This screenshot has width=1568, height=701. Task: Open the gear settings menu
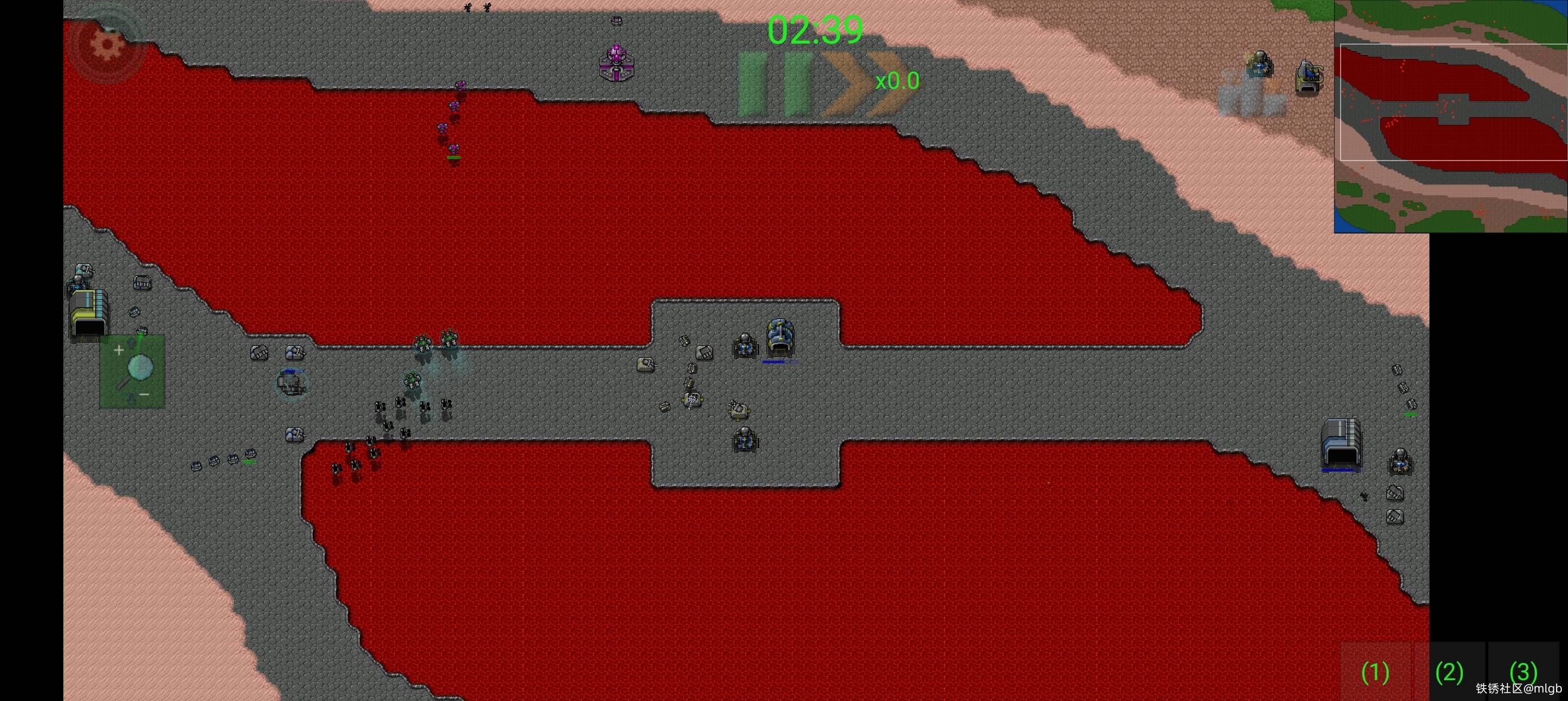pyautogui.click(x=107, y=45)
